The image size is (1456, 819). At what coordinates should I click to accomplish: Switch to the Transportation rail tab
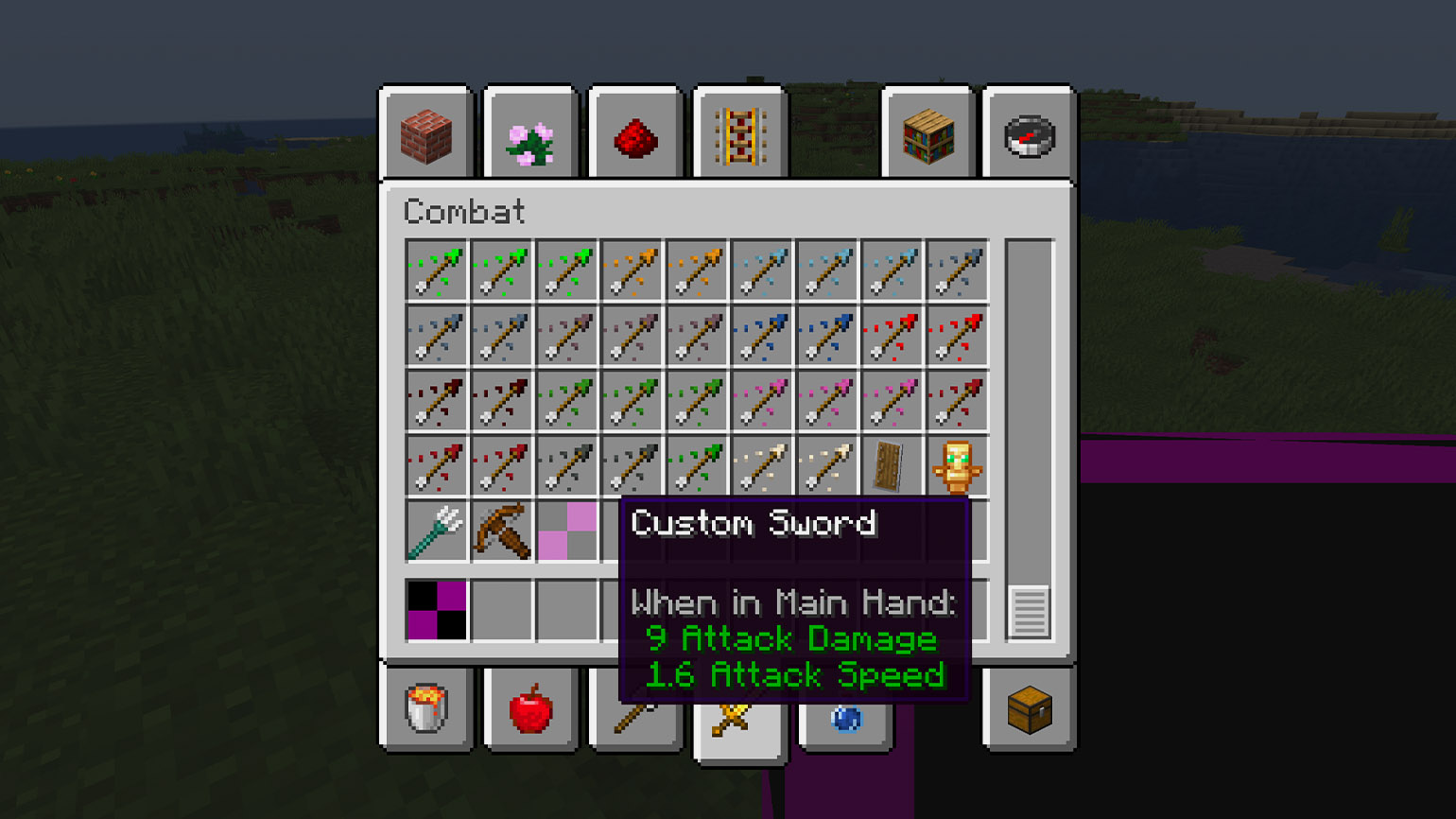click(x=740, y=135)
